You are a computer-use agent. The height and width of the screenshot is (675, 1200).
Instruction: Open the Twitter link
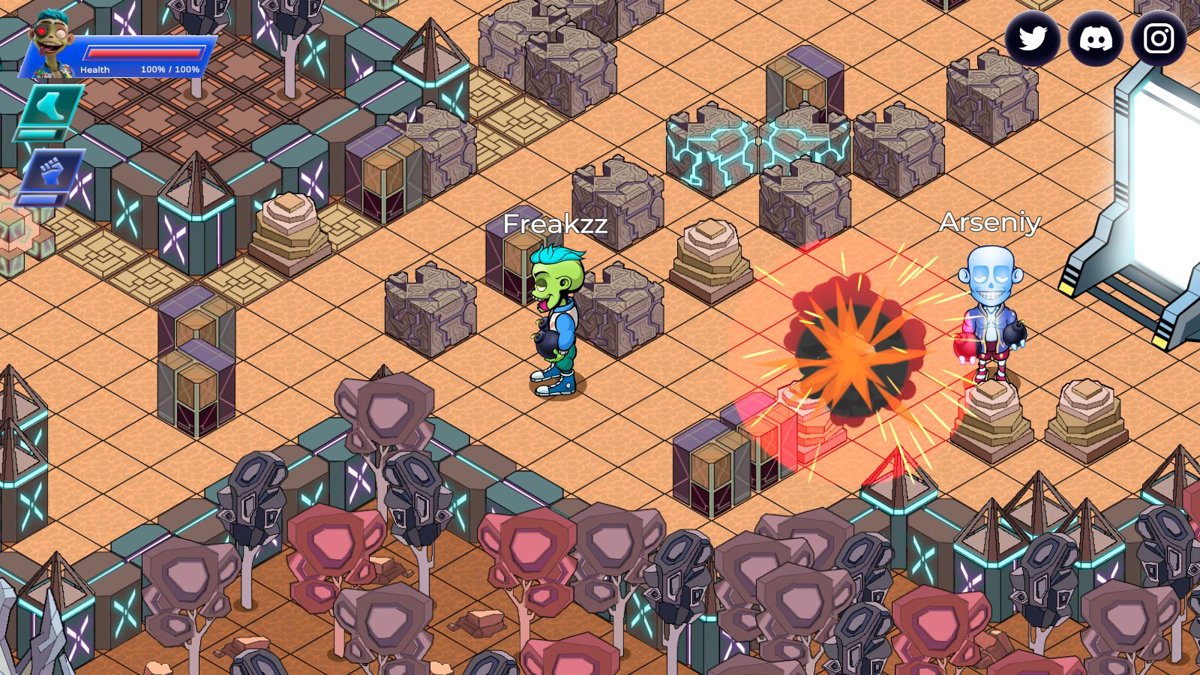[1032, 39]
